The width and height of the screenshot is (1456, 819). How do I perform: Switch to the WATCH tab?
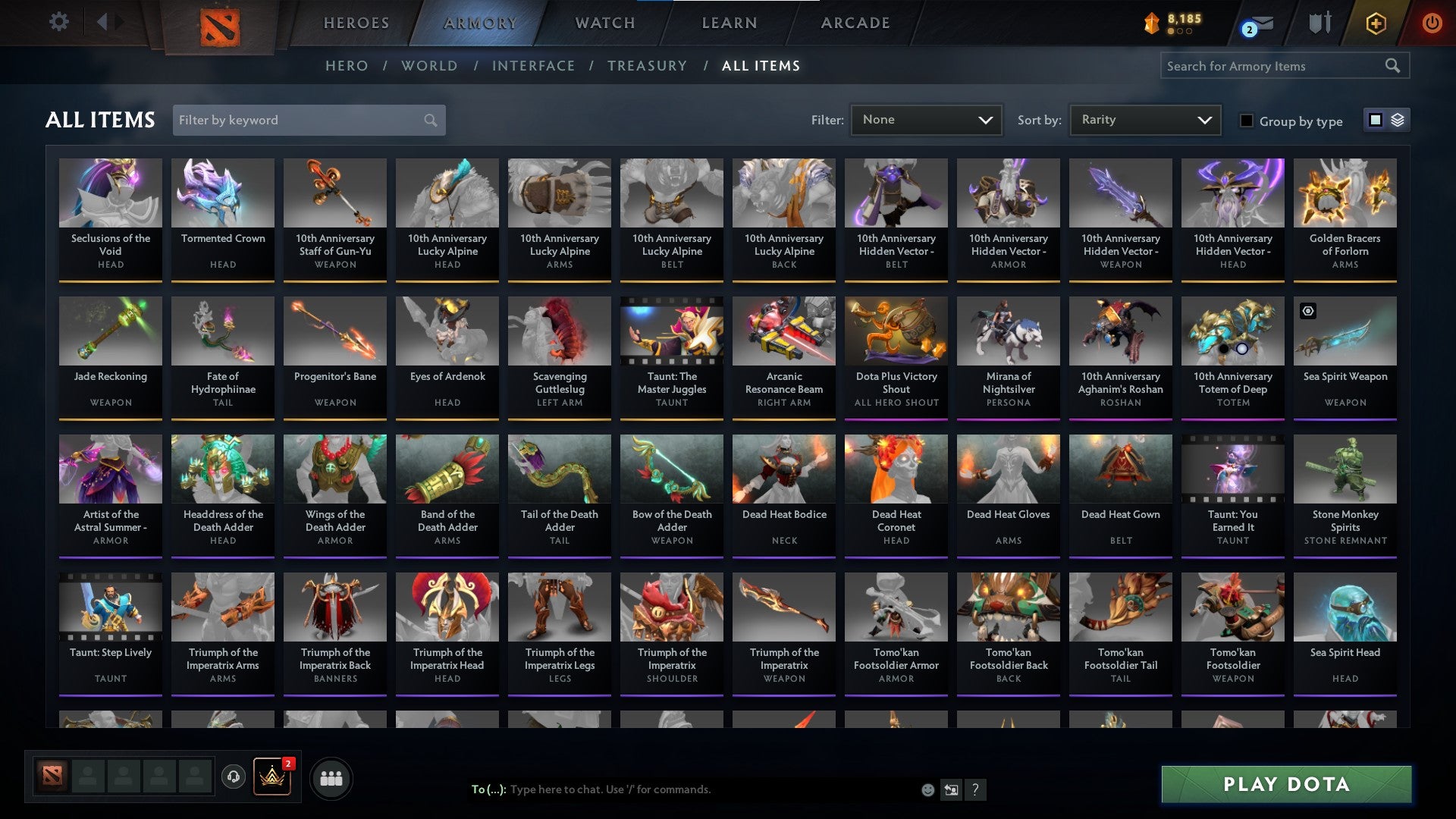pos(604,23)
